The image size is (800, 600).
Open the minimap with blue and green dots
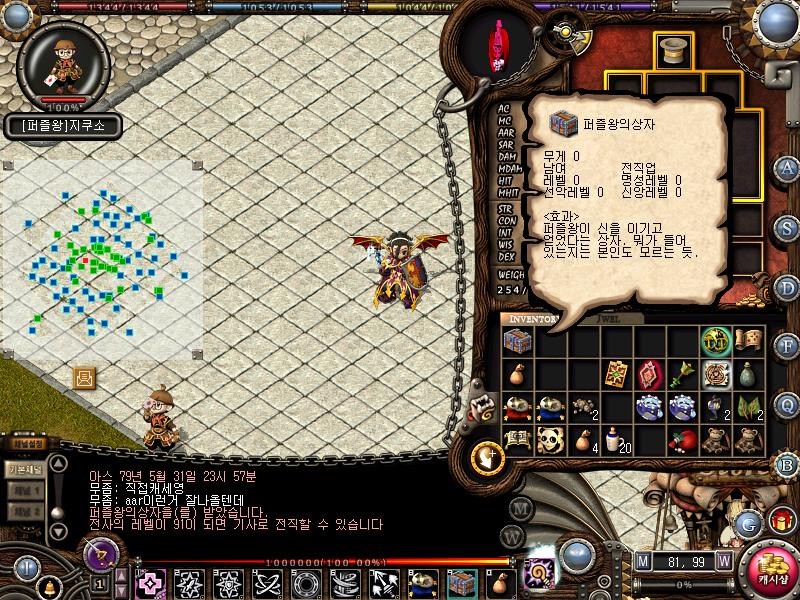[x=100, y=260]
